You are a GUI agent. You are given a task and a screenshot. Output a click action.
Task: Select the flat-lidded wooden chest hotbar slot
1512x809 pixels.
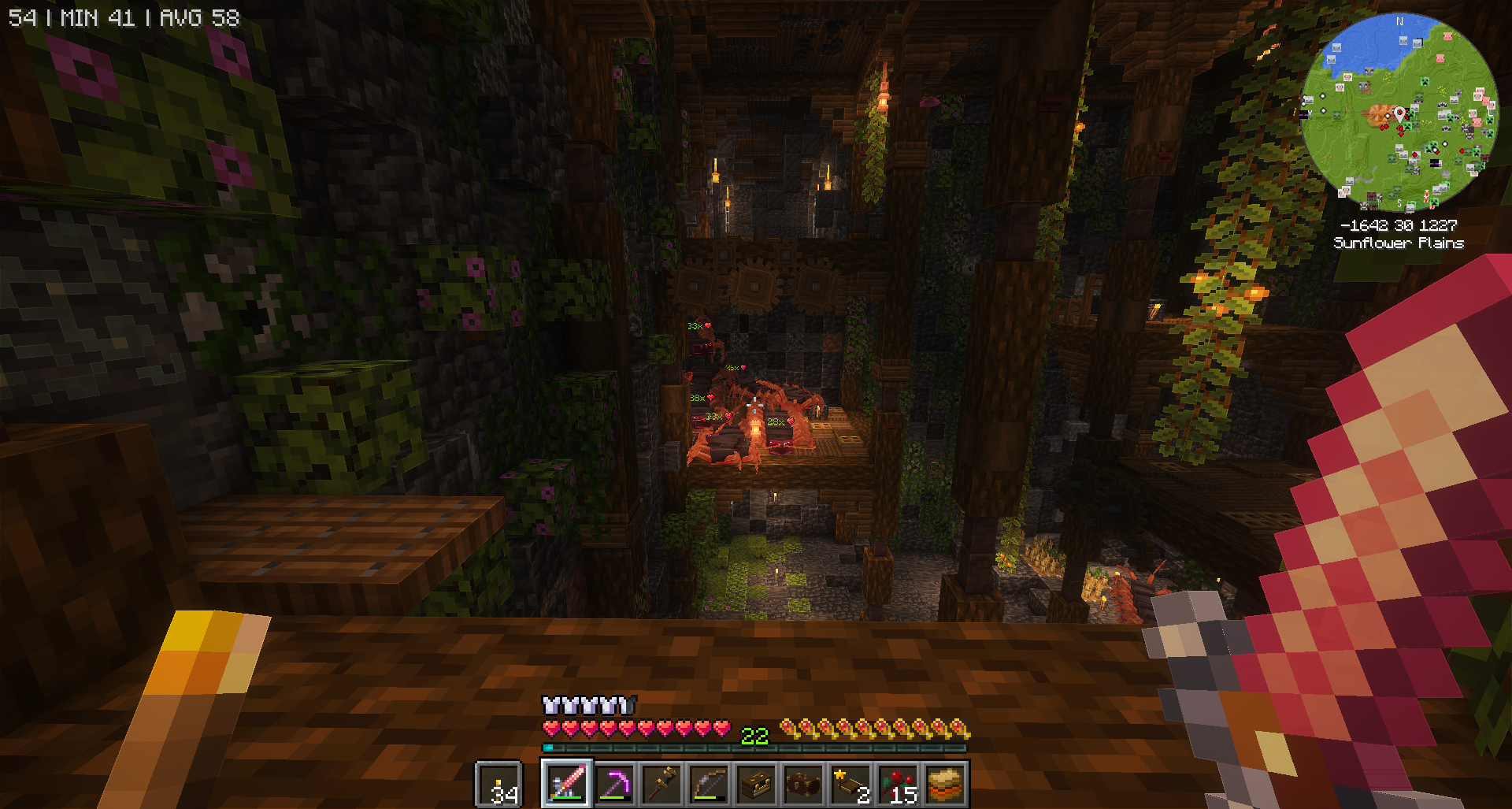coord(756,784)
